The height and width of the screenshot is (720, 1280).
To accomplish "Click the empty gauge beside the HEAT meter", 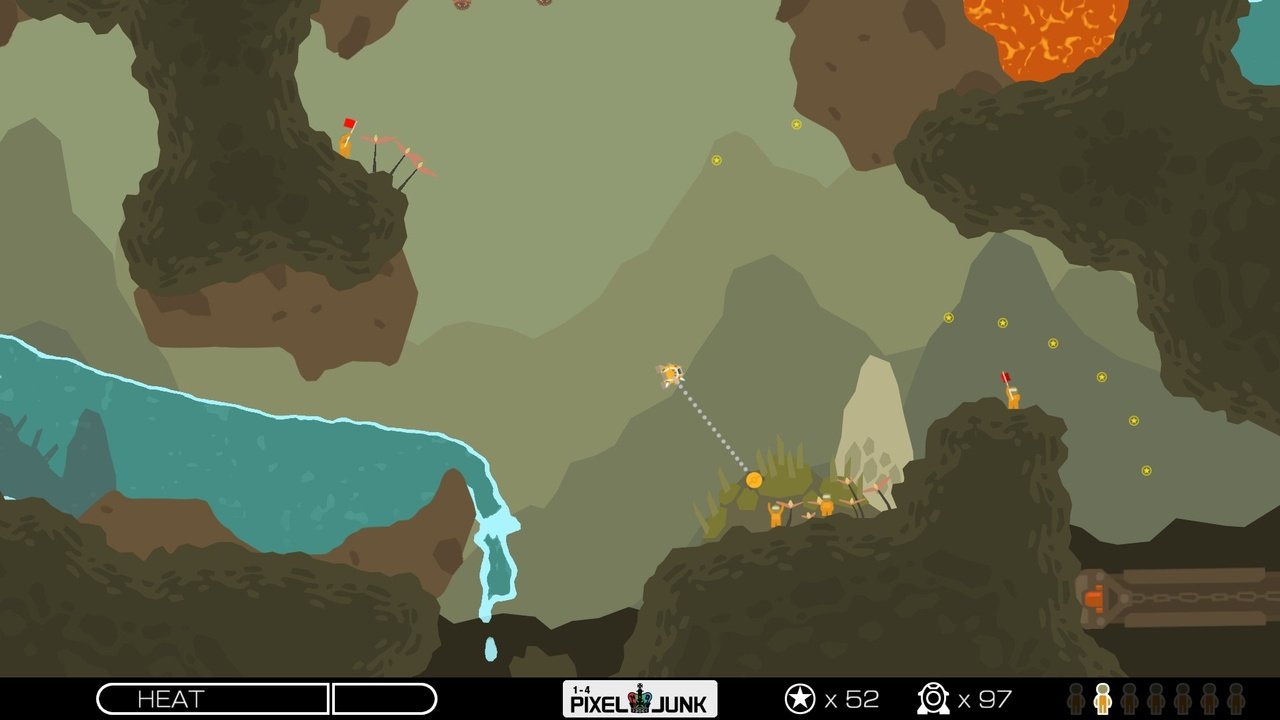I will 385,698.
